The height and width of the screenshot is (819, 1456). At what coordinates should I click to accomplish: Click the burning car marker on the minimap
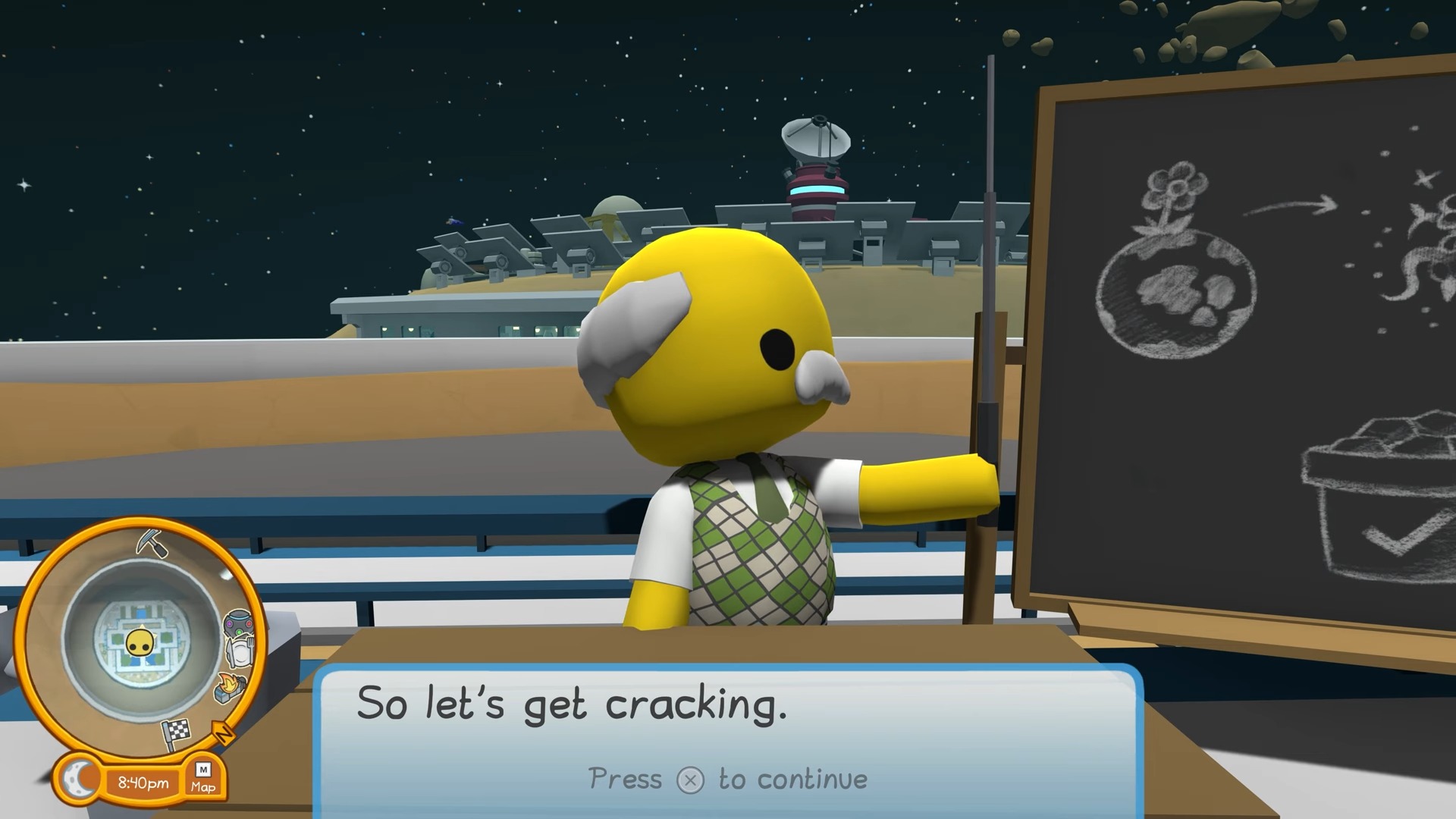tap(232, 686)
